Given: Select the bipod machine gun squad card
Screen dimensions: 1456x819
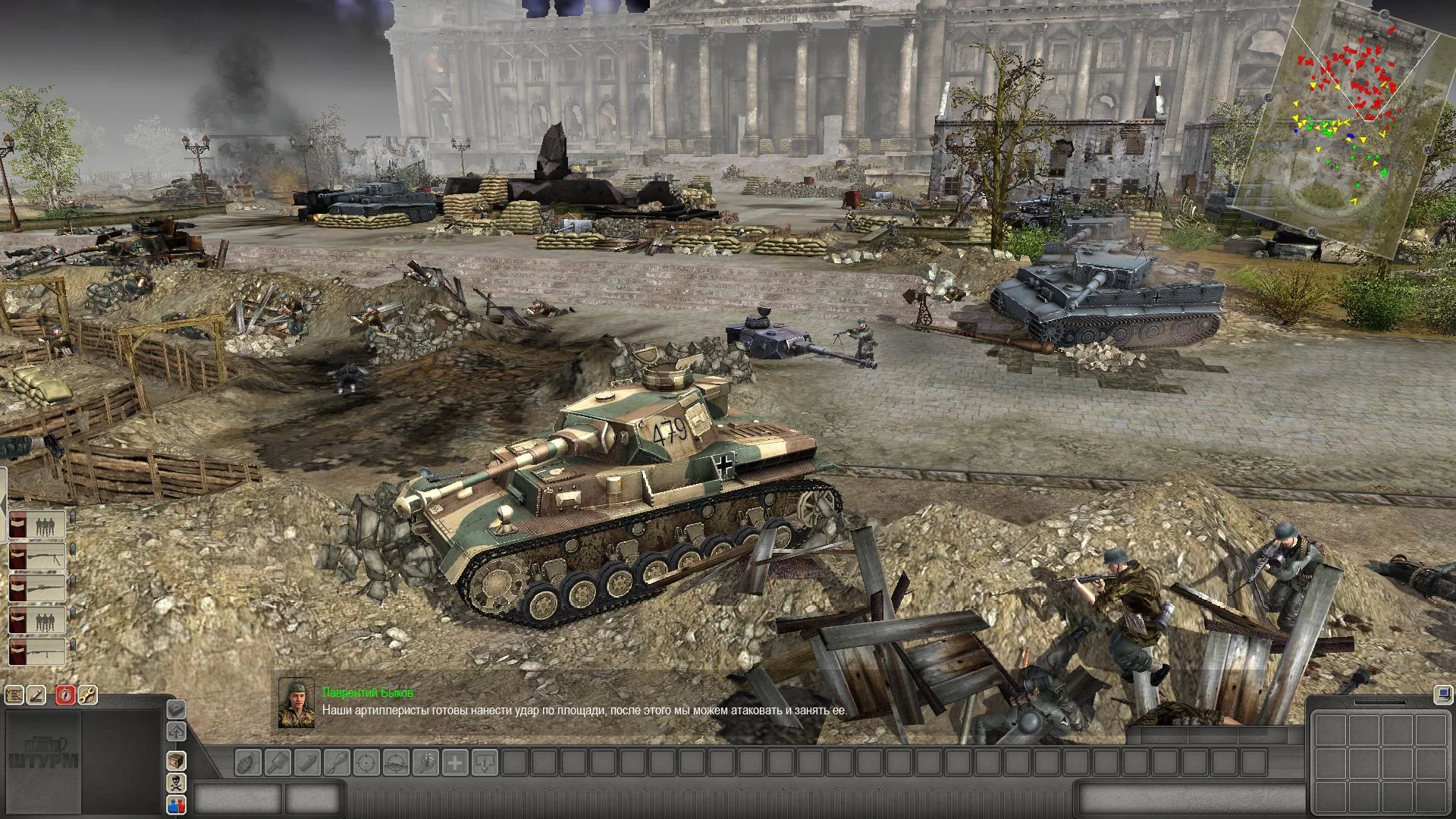Looking at the screenshot, I should point(36,557).
